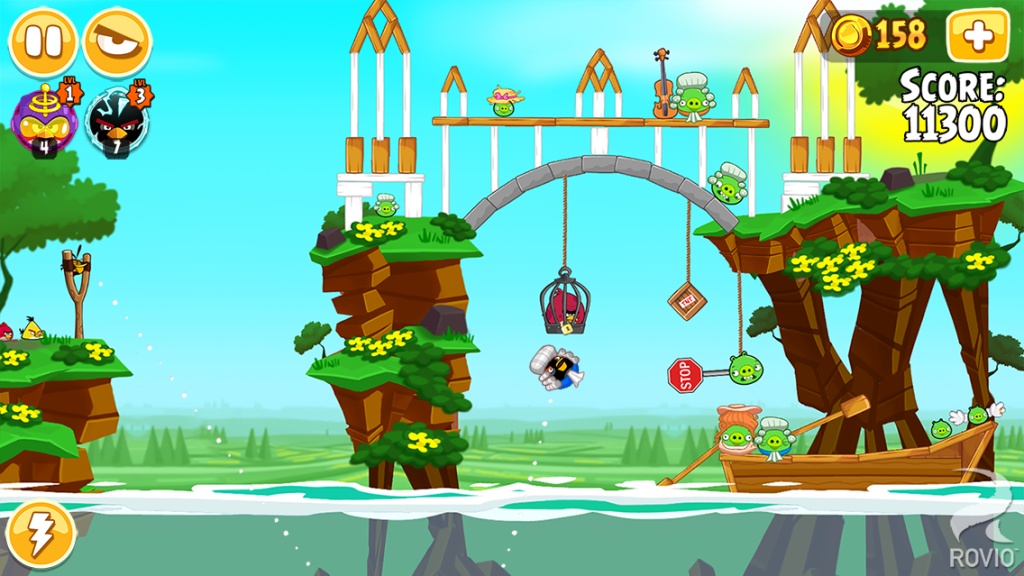1024x576 pixels.
Task: Activate the lightning bolt booster
Action: click(x=40, y=535)
